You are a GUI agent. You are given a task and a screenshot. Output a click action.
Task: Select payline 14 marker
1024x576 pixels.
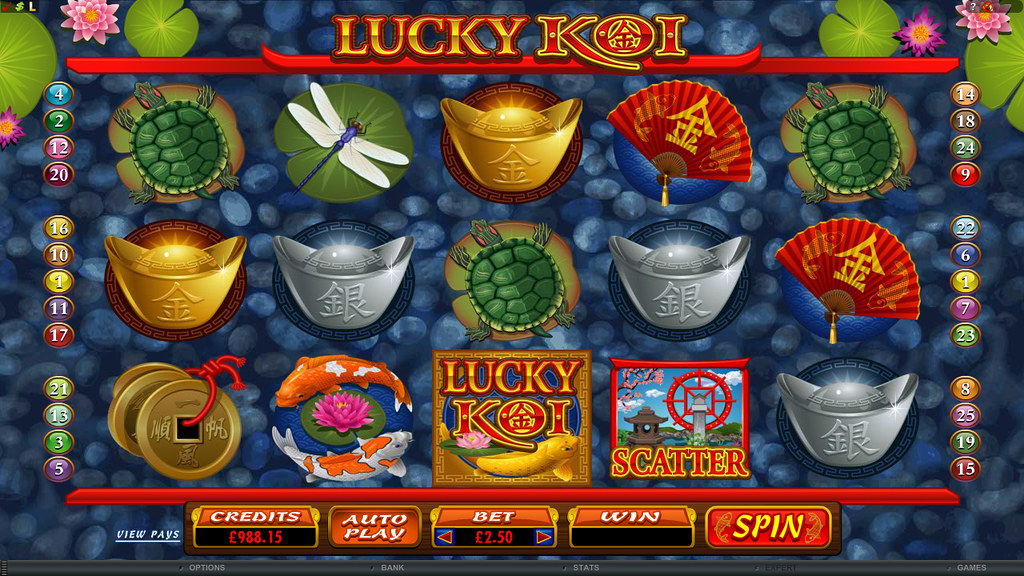click(x=965, y=96)
